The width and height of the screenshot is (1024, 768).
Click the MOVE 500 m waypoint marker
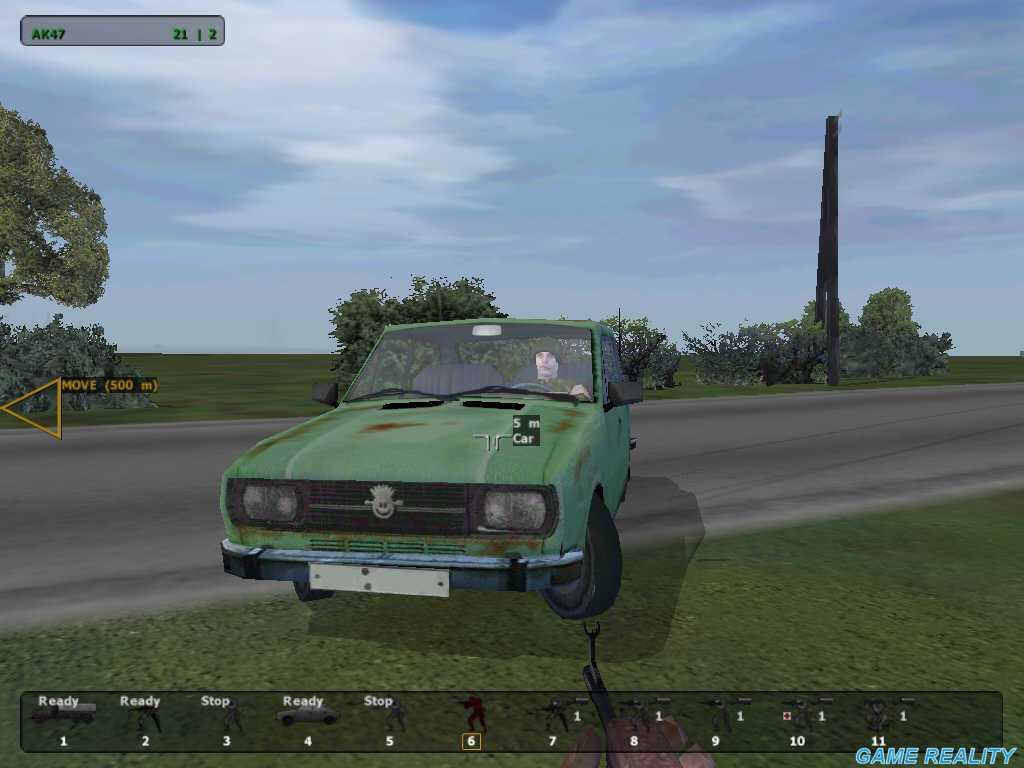click(33, 408)
